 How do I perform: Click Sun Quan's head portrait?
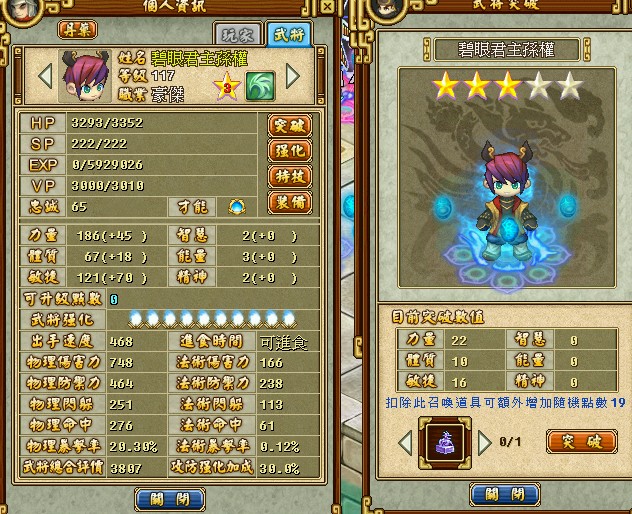pyautogui.click(x=82, y=75)
